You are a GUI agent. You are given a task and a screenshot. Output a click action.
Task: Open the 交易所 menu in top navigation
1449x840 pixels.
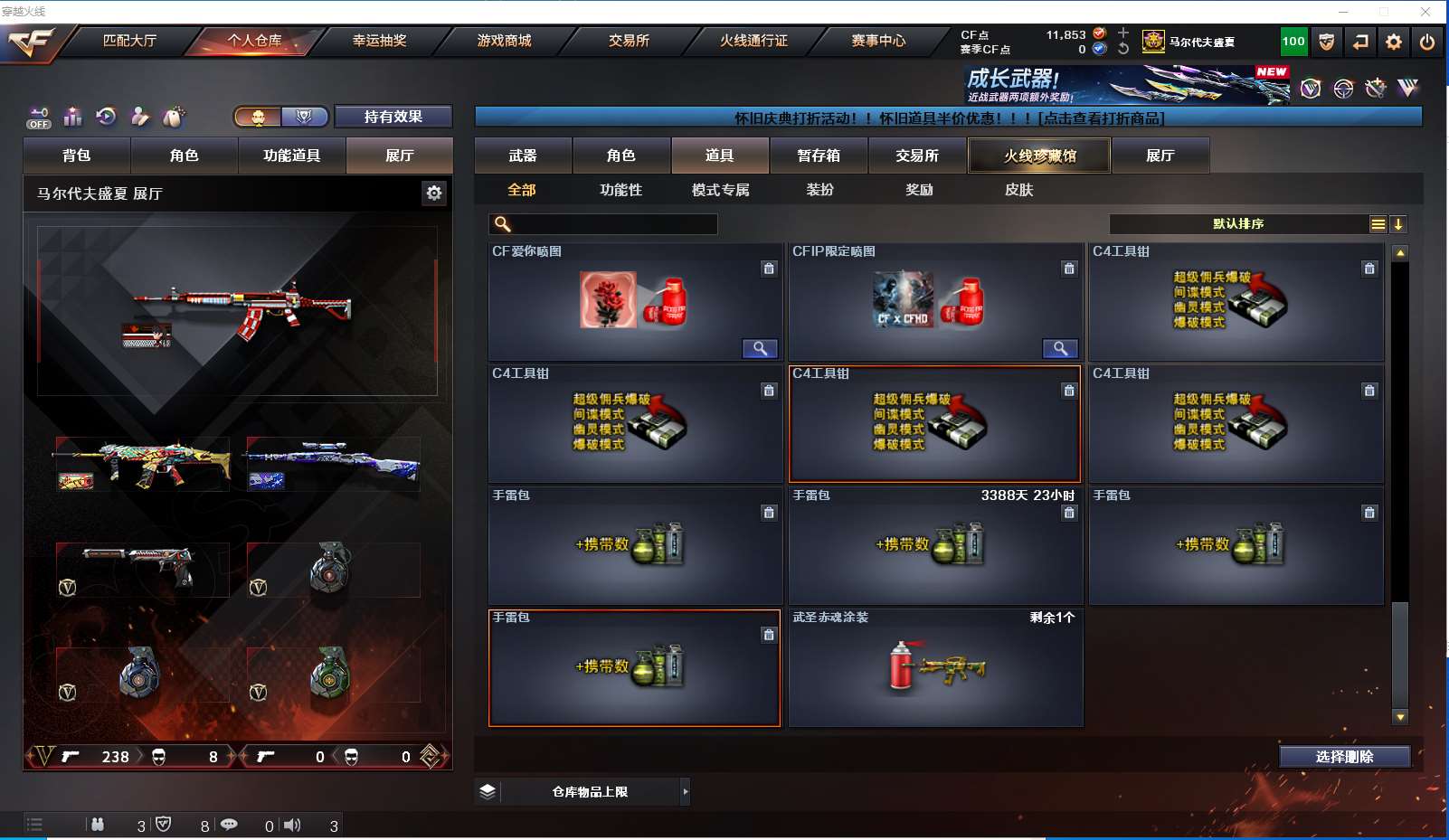pos(629,41)
